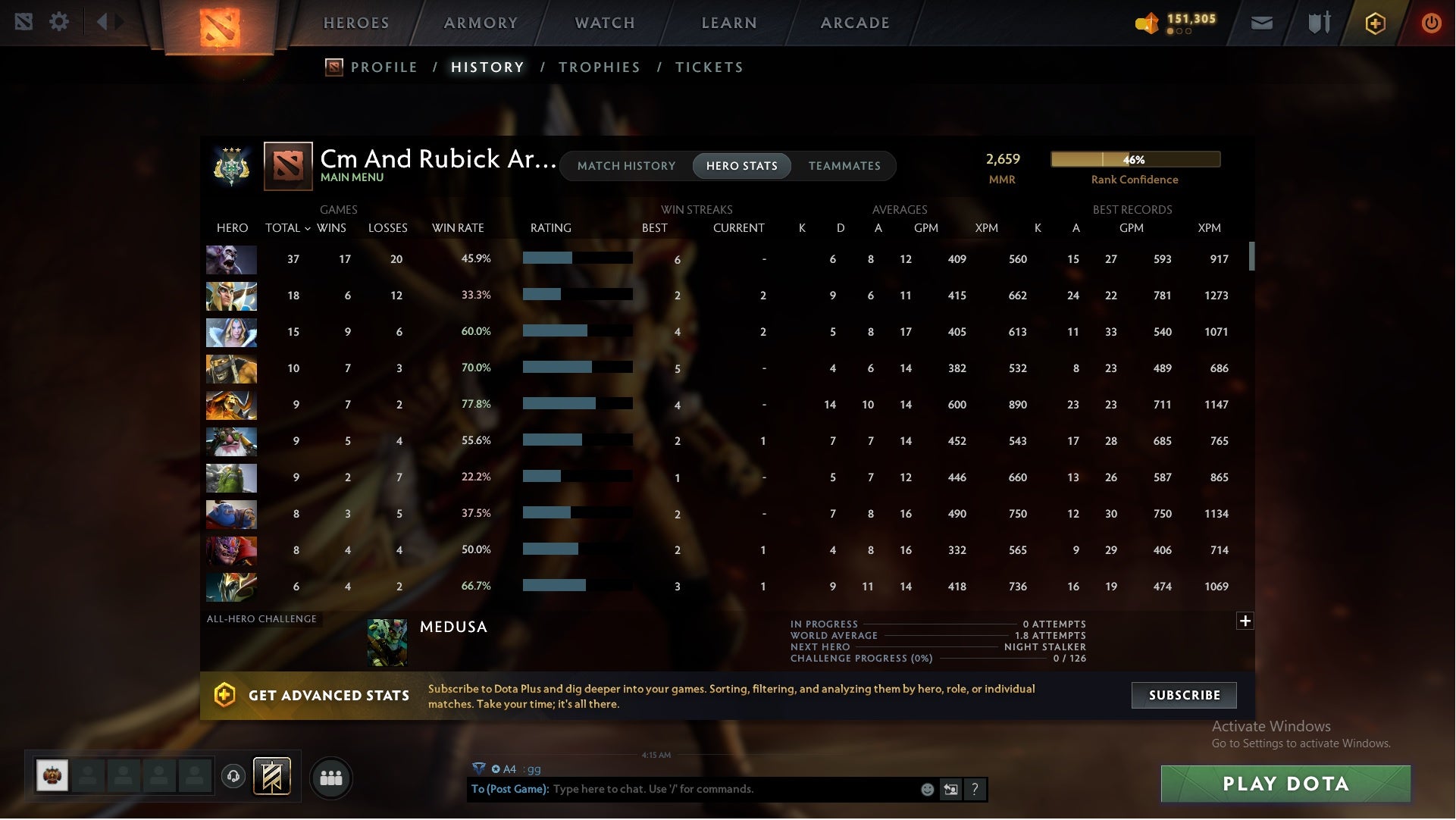Open Dota Plus via the gold hexagon icon
1456x820 pixels.
coord(1375,23)
